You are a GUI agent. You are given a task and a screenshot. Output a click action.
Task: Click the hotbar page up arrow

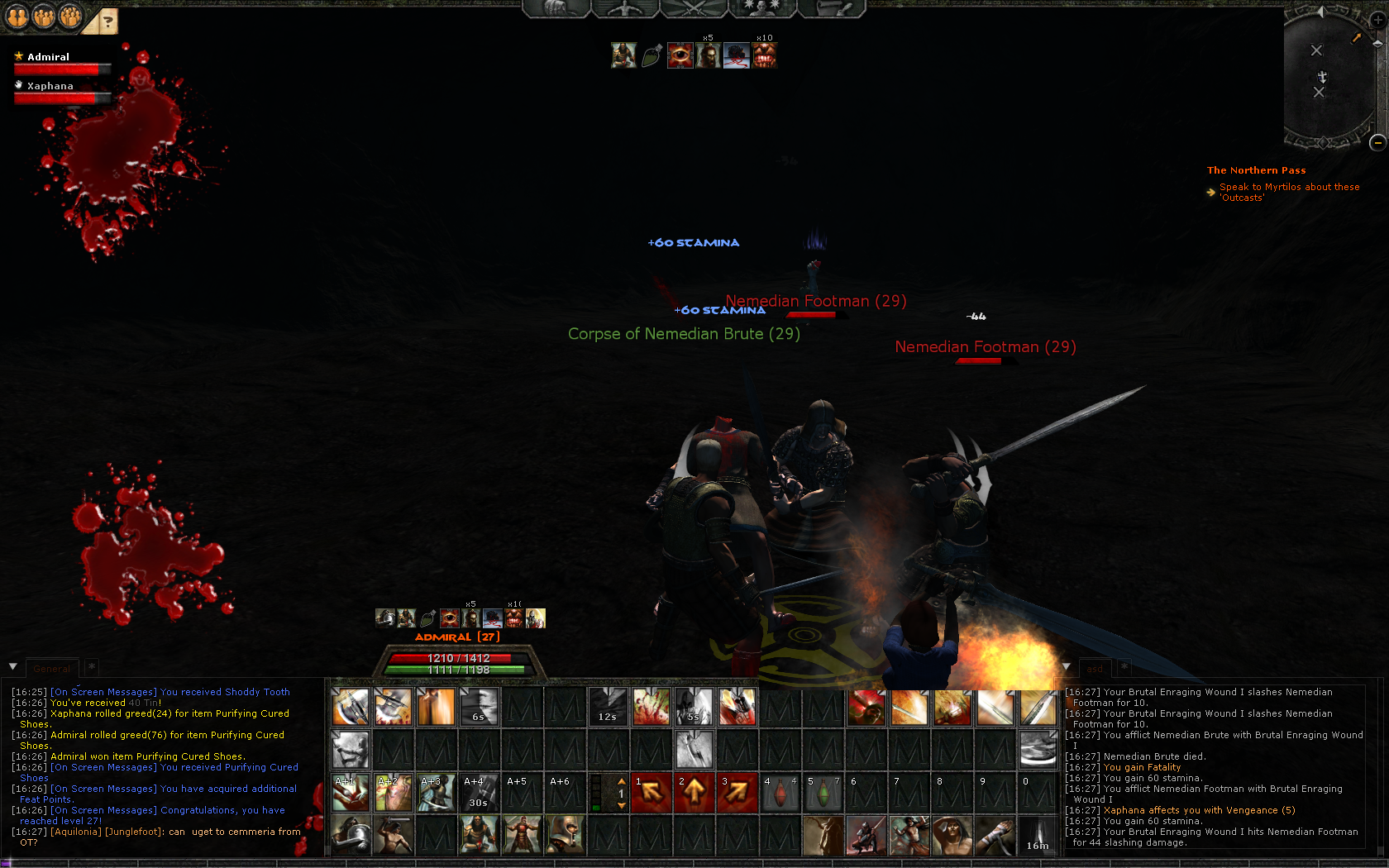coord(622,781)
